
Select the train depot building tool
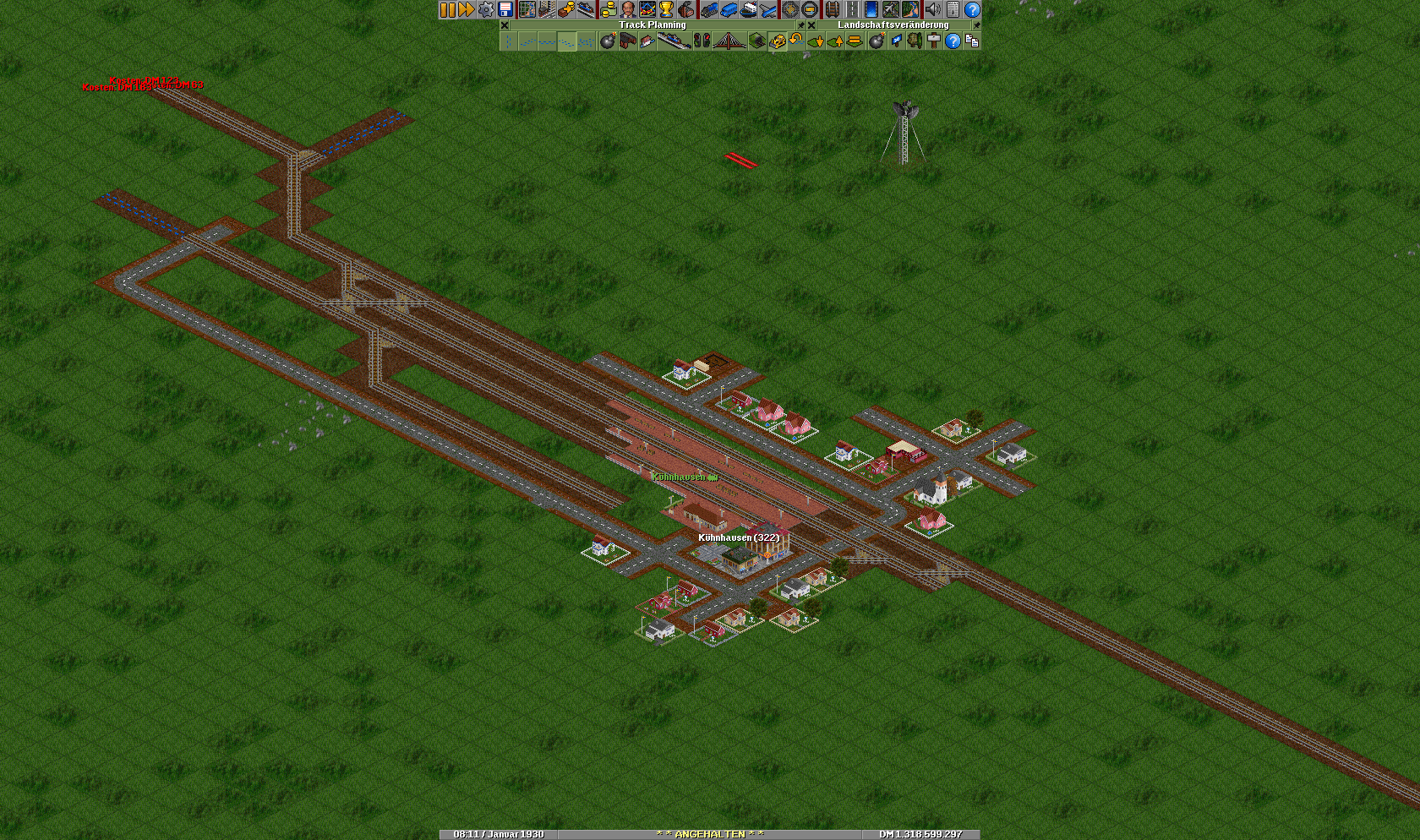coord(627,41)
